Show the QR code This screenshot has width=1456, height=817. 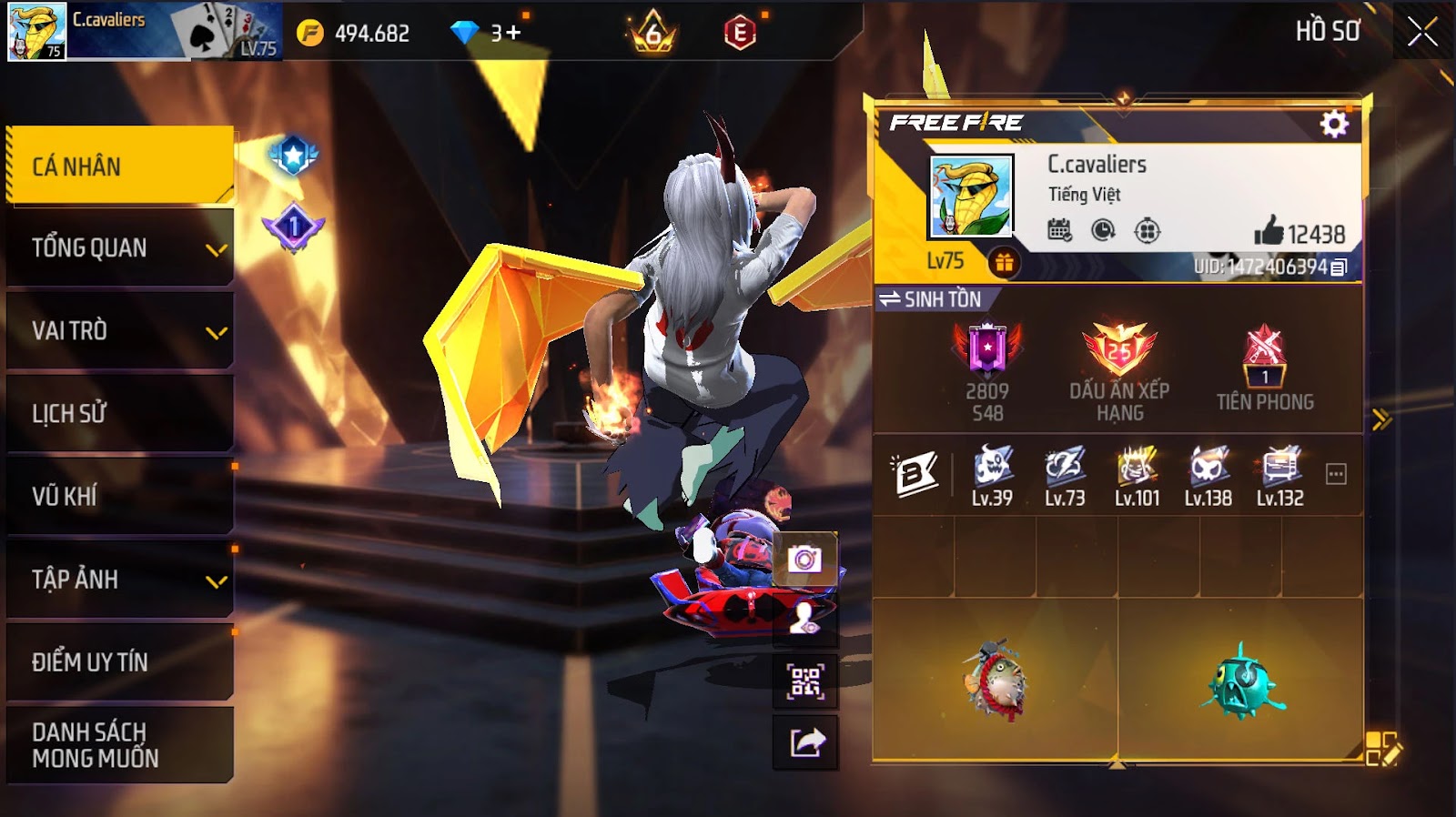[805, 681]
